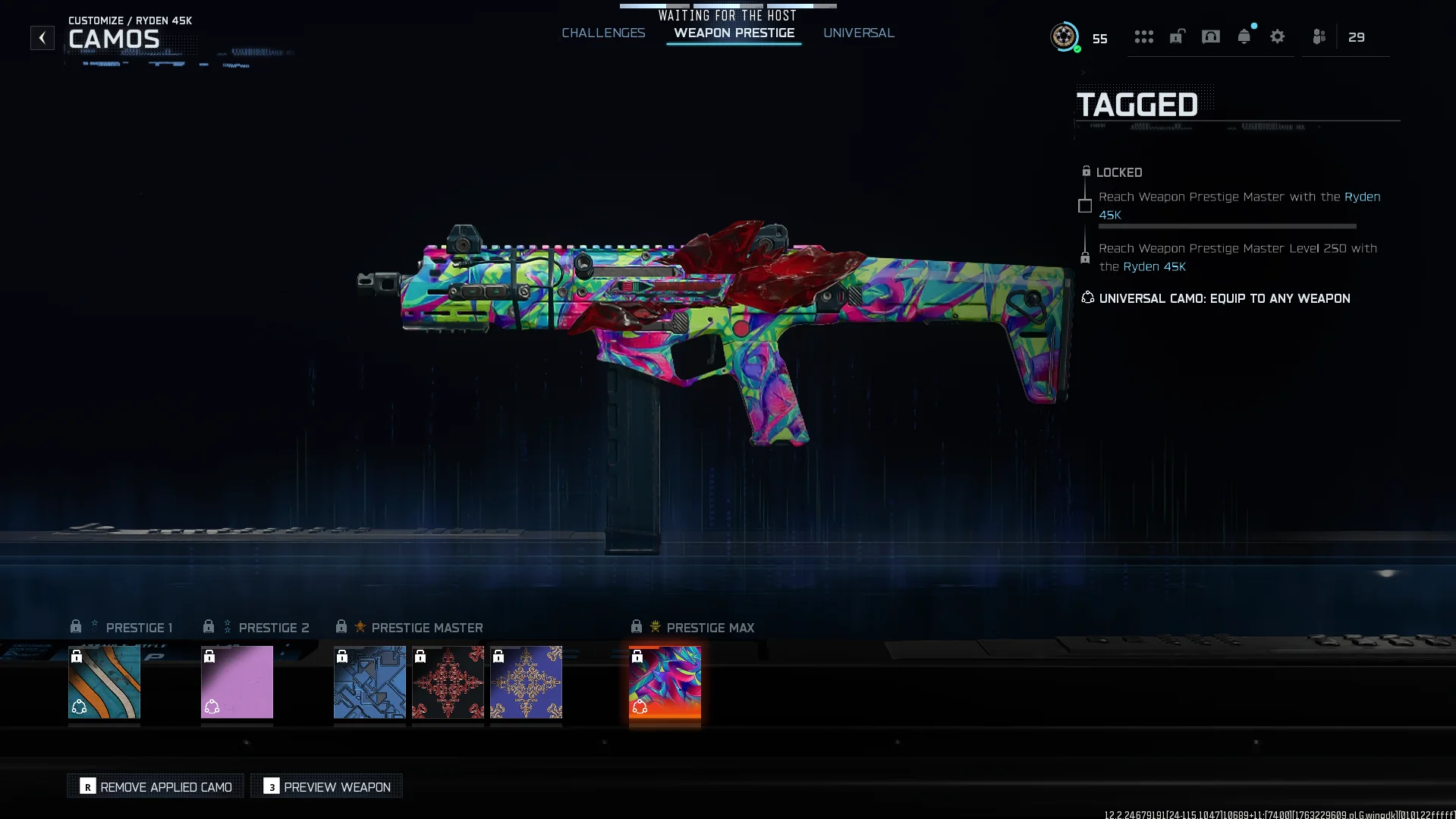The height and width of the screenshot is (819, 1456).
Task: Open the Universal camos tab
Action: (x=858, y=33)
